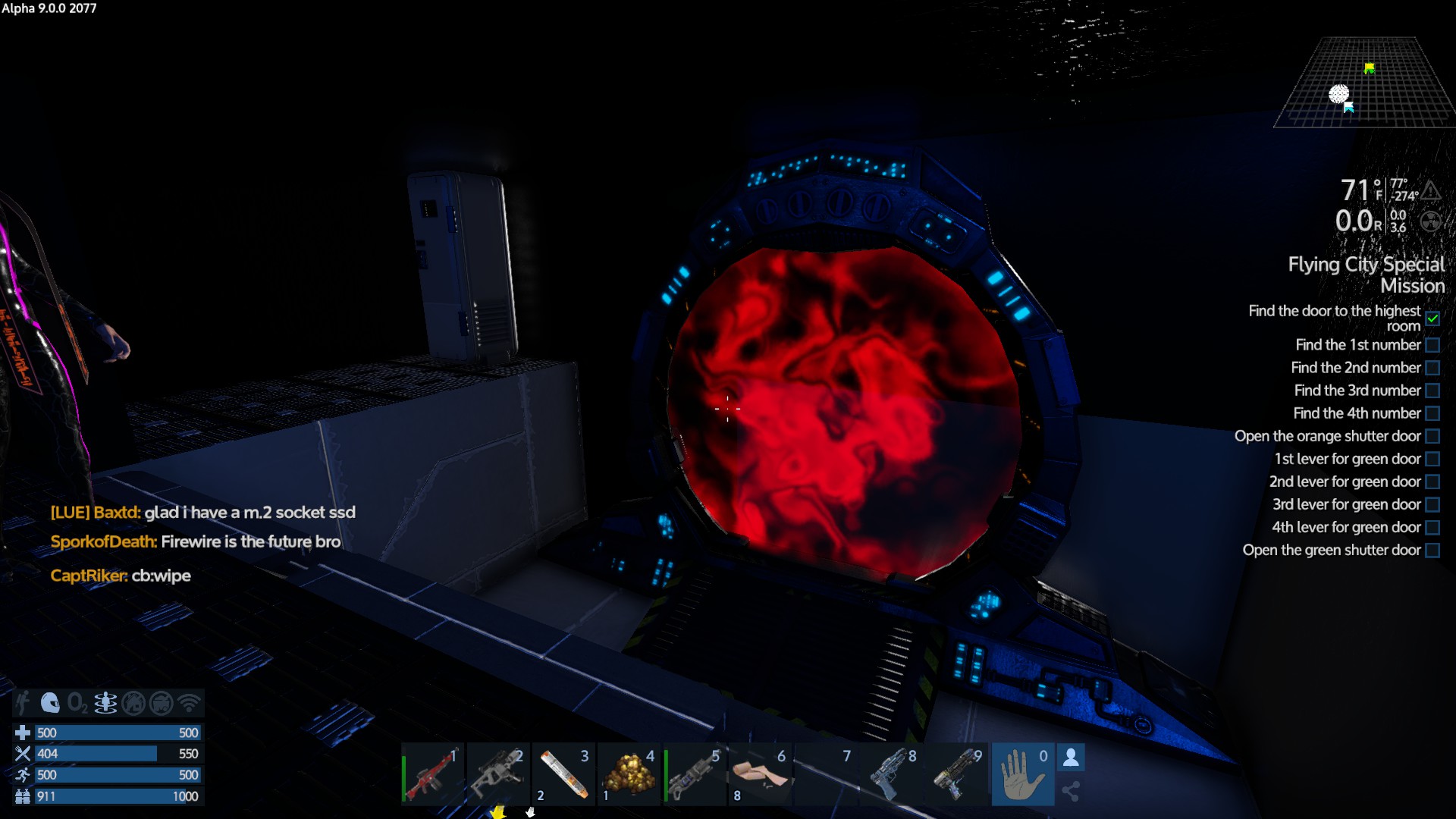Select the bandages in slot 6
Image resolution: width=1456 pixels, height=819 pixels.
click(760, 775)
